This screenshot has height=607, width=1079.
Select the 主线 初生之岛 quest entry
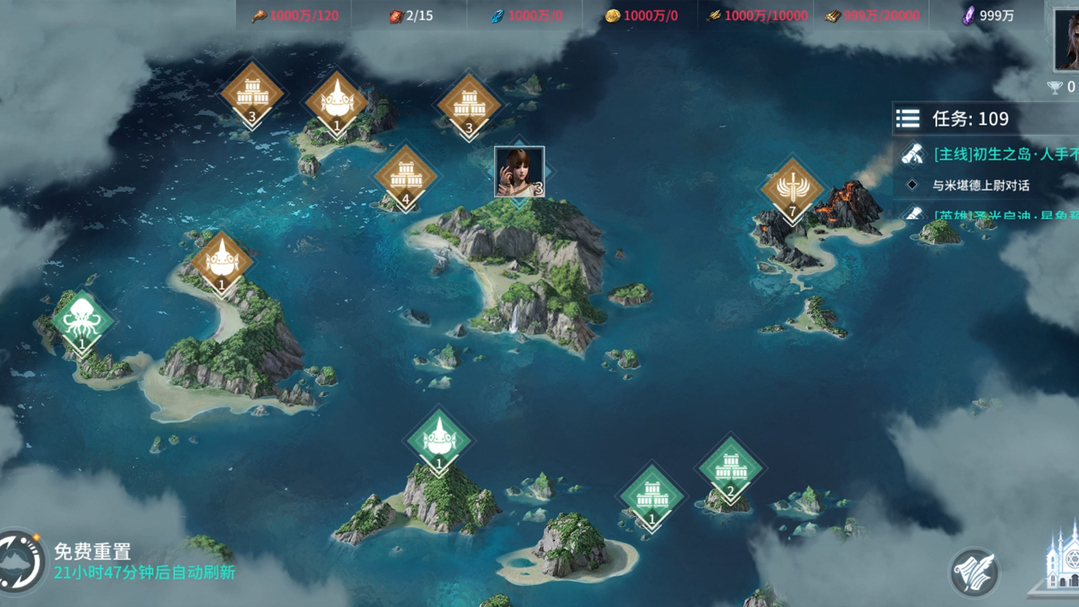coord(1000,154)
